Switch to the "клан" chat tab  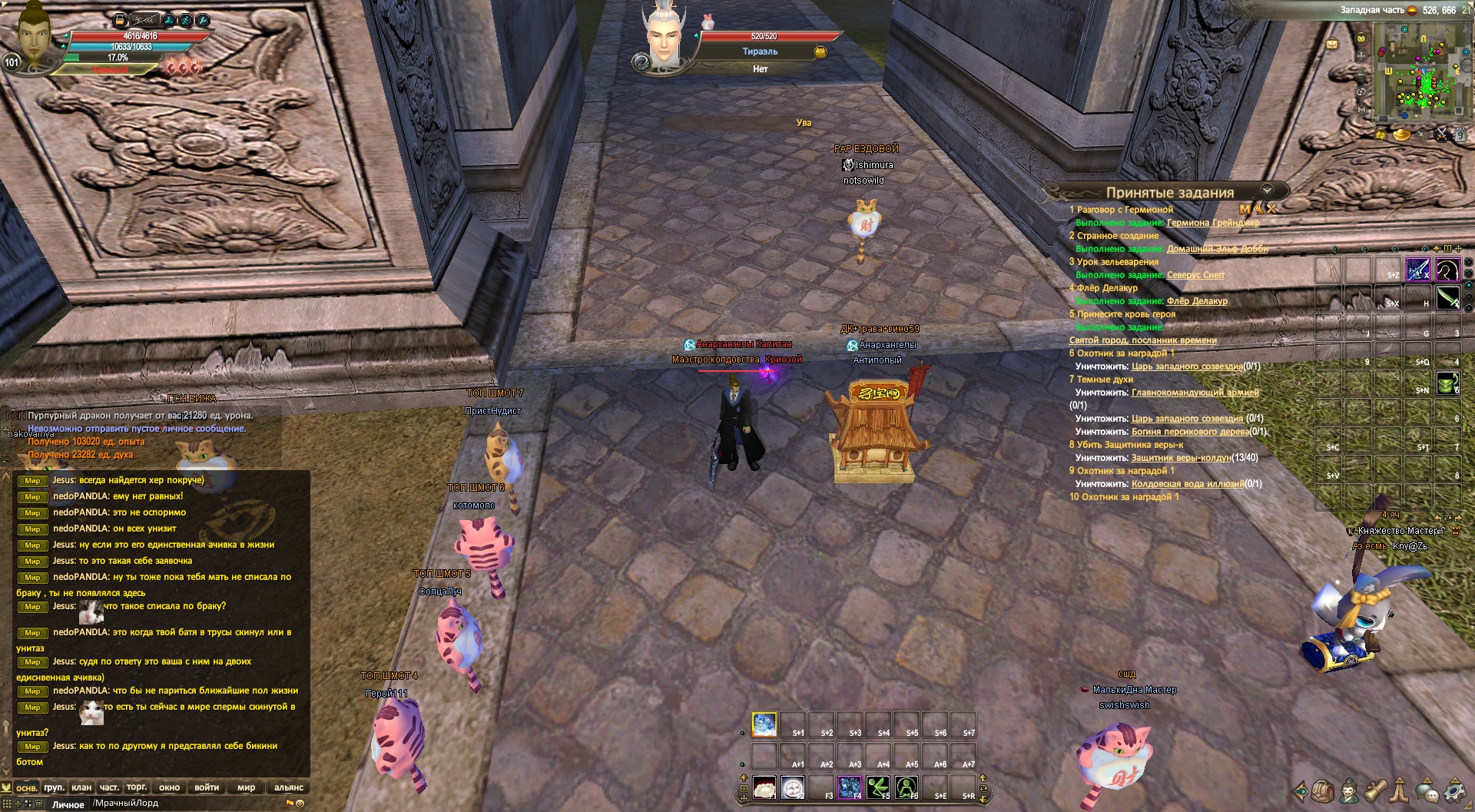click(81, 787)
